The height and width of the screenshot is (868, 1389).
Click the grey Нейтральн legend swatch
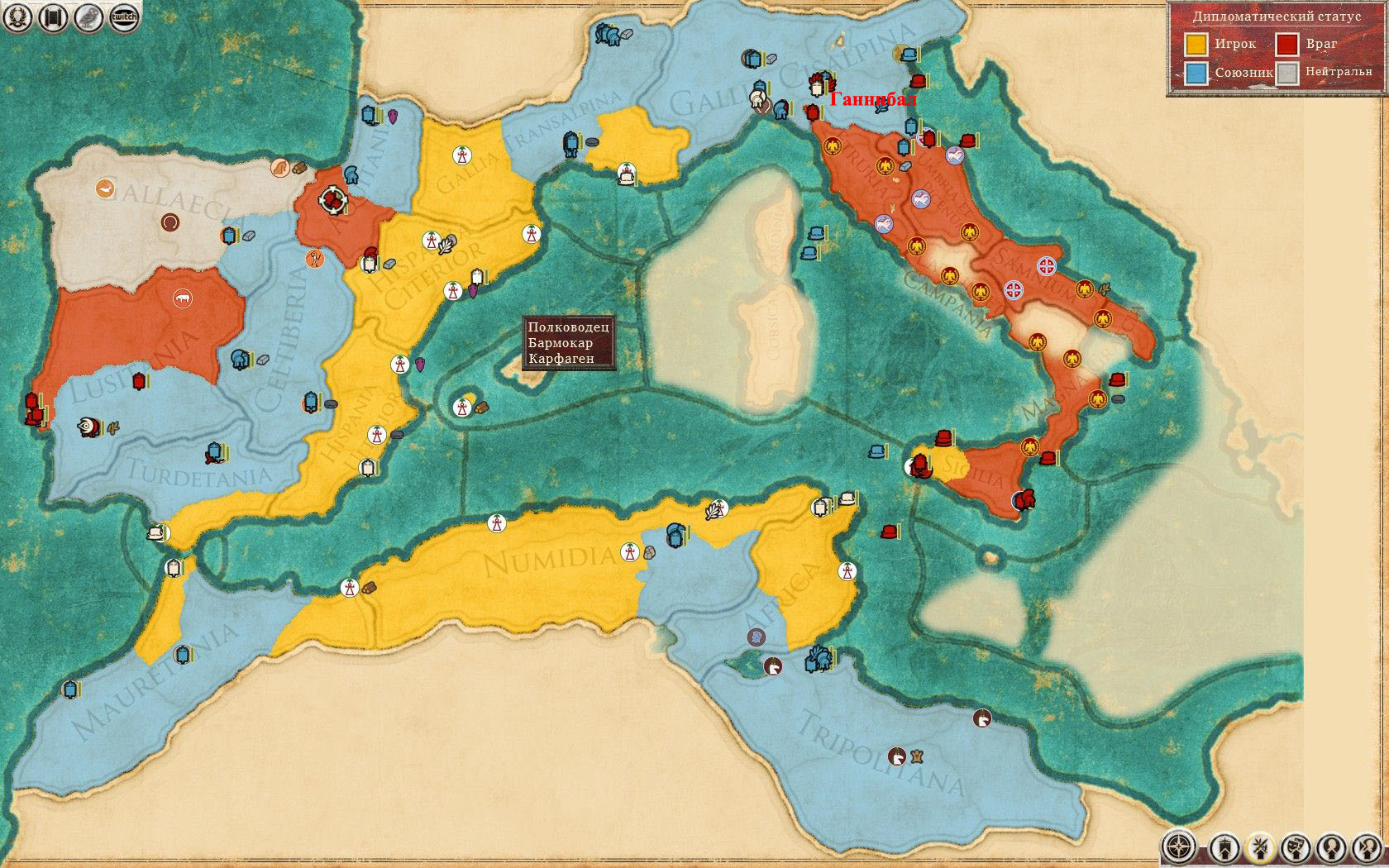(x=1286, y=73)
